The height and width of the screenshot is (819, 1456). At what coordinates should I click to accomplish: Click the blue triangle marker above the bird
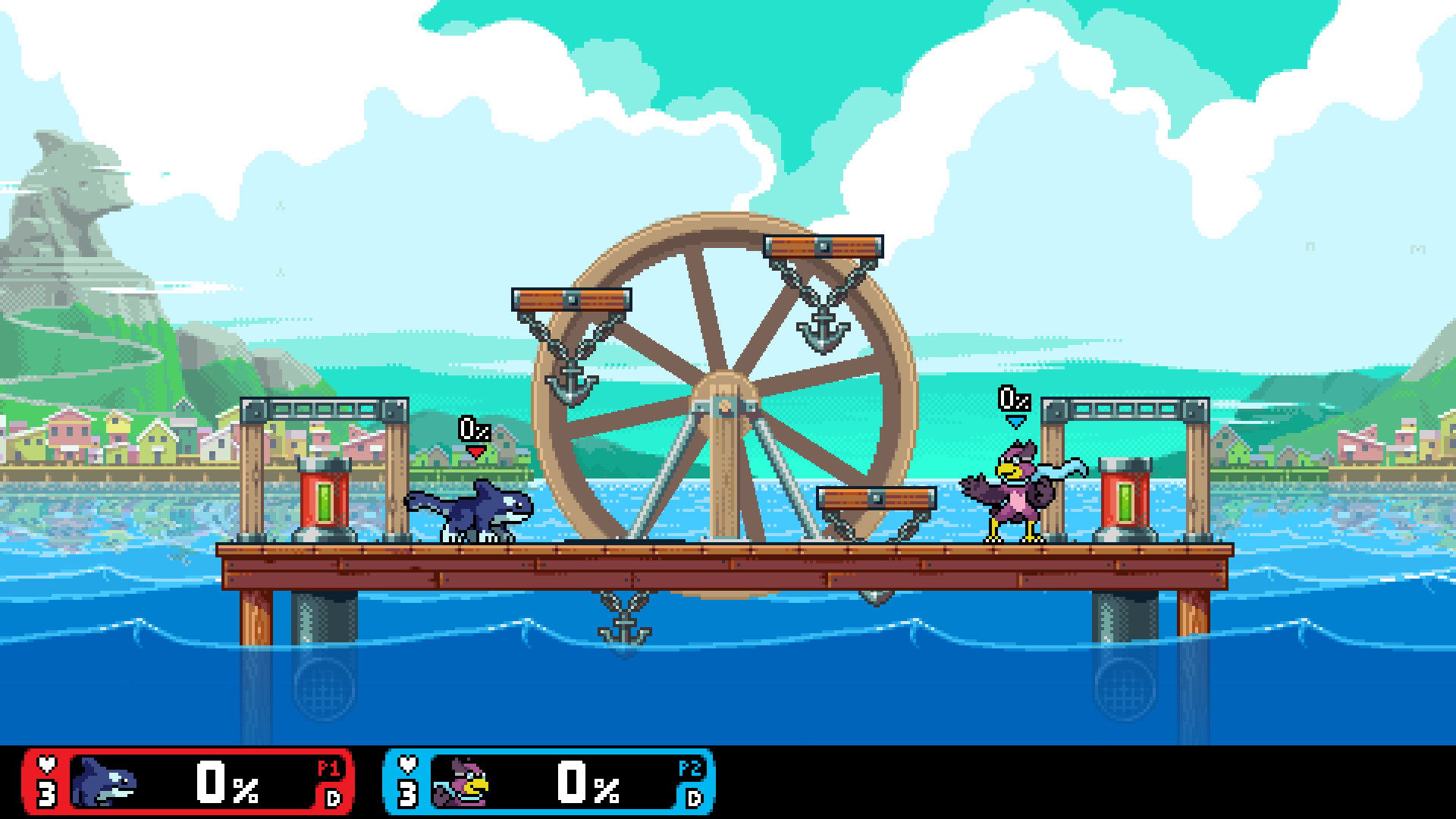pos(1016,422)
